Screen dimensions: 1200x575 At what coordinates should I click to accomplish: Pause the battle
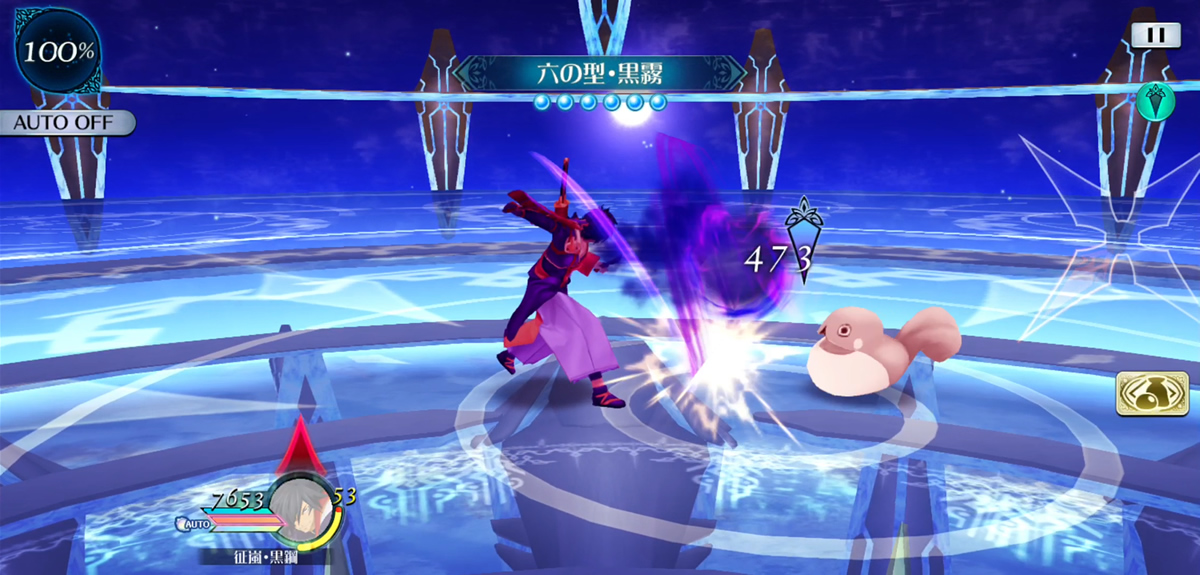pos(1155,35)
